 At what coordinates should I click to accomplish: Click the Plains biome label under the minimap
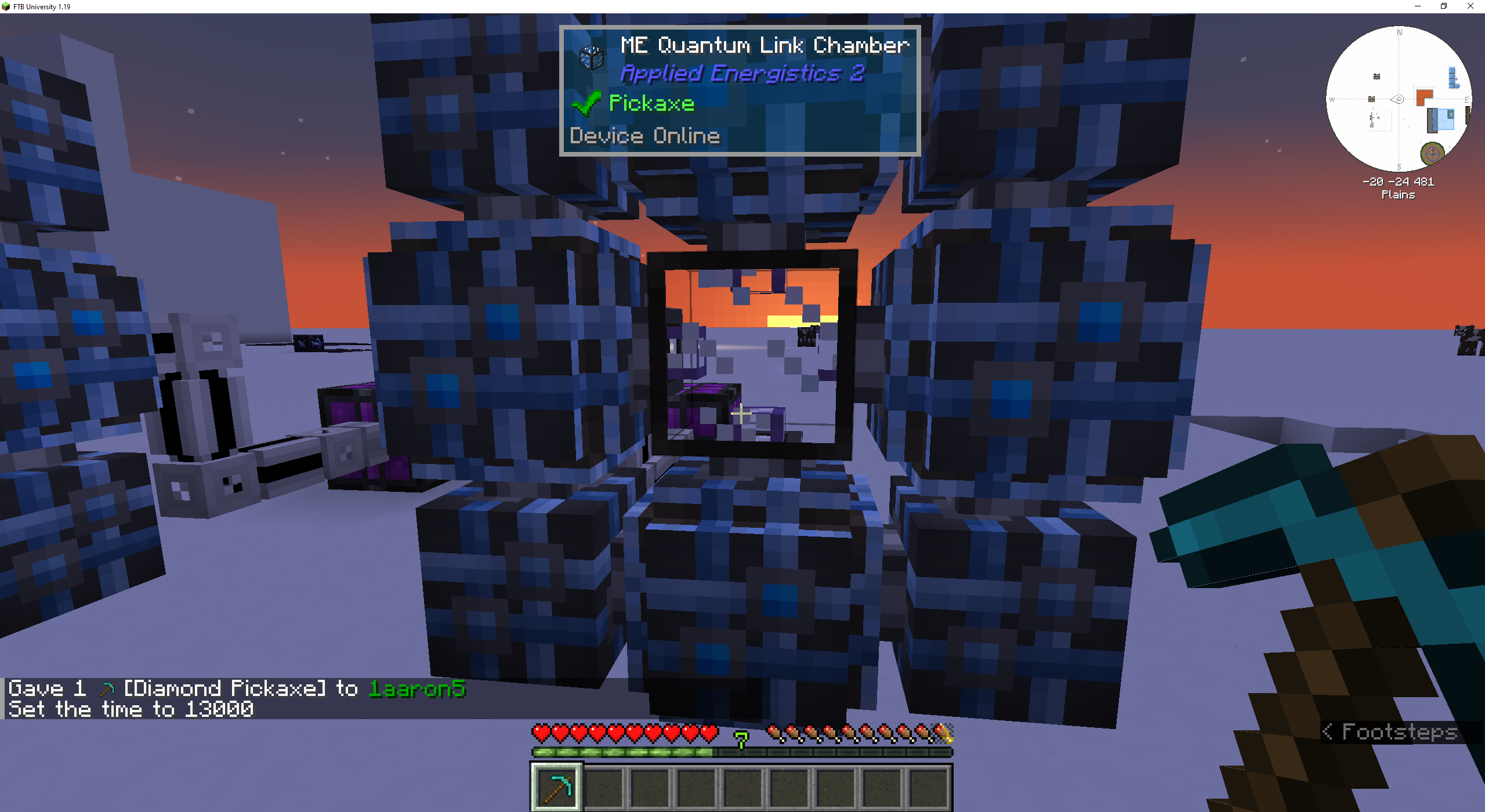coord(1397,195)
